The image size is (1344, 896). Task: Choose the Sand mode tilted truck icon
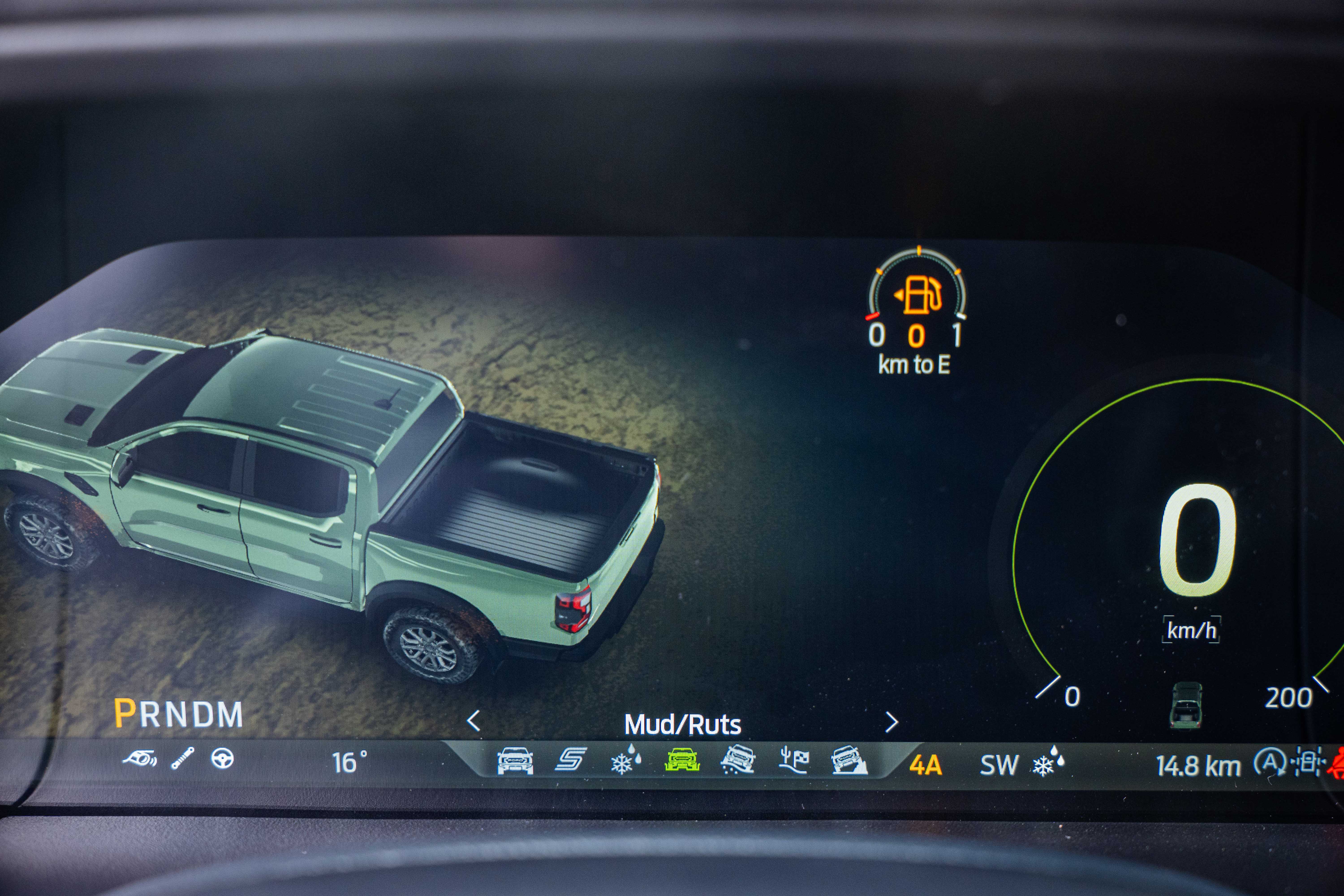coord(738,760)
